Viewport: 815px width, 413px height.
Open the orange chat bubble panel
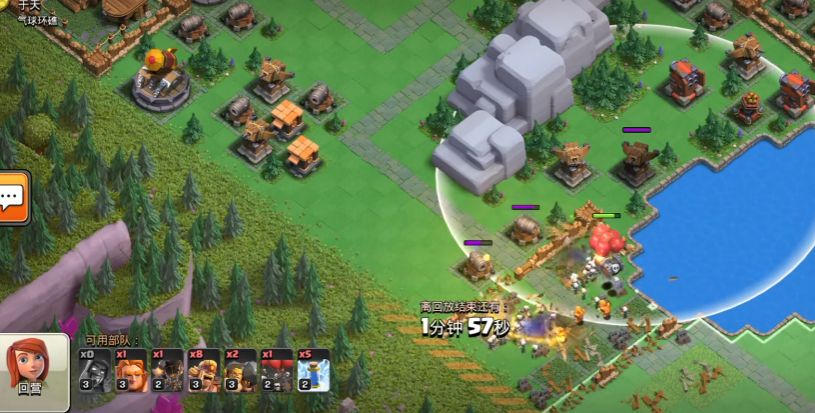[x=12, y=197]
